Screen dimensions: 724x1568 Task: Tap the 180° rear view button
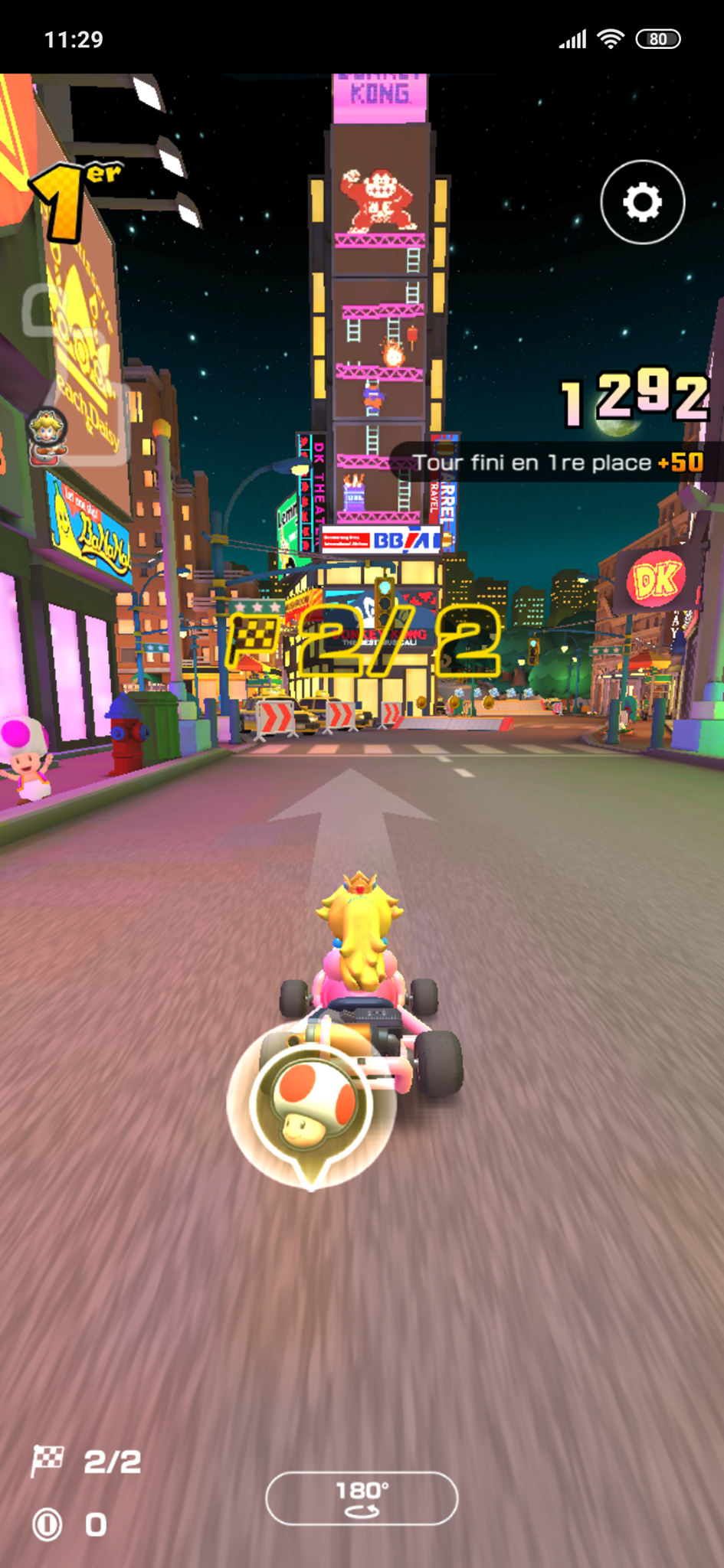(x=362, y=1498)
